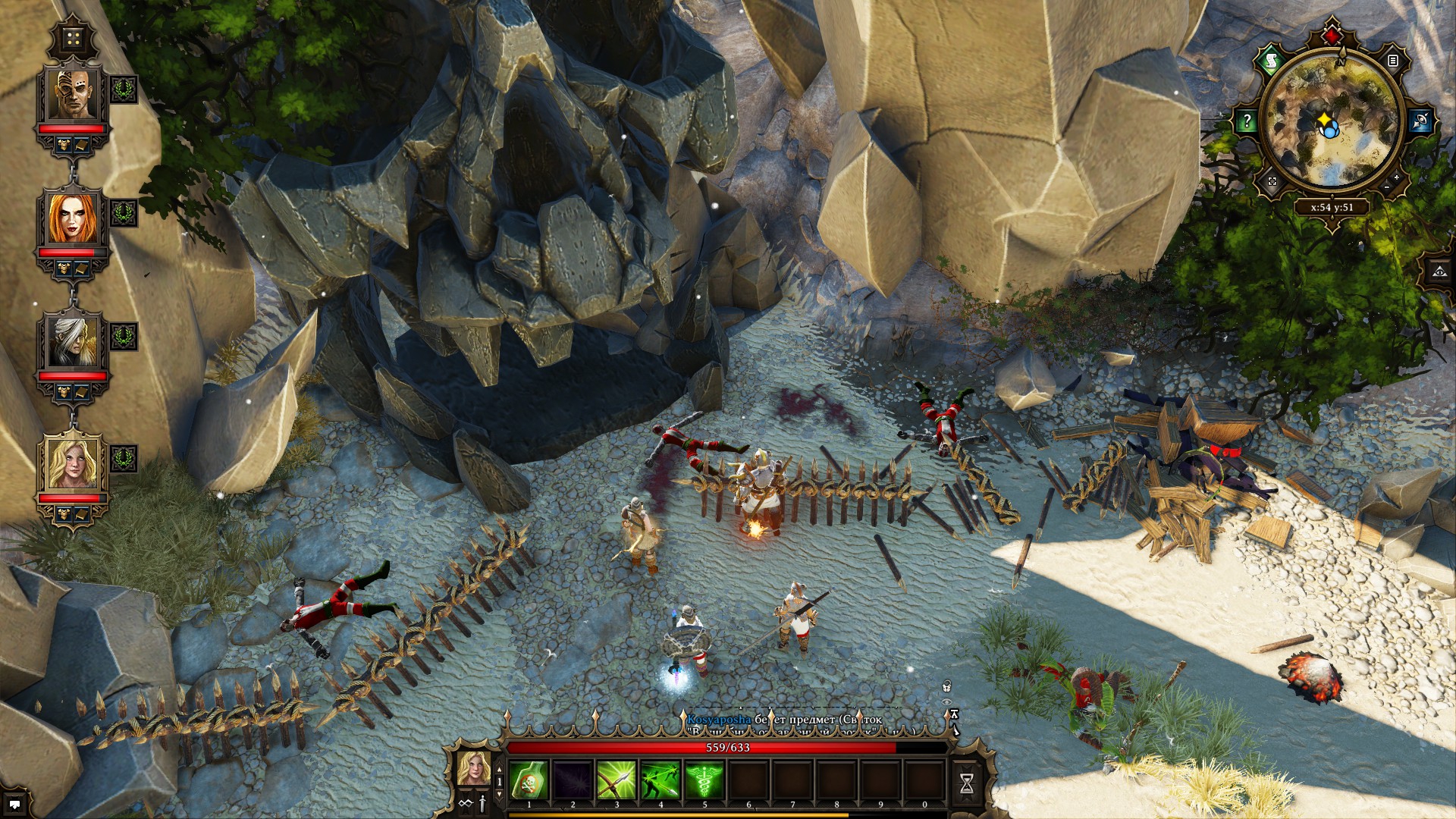Open the quest journal scroll icon
Image resolution: width=1456 pixels, height=819 pixels.
[1271, 61]
